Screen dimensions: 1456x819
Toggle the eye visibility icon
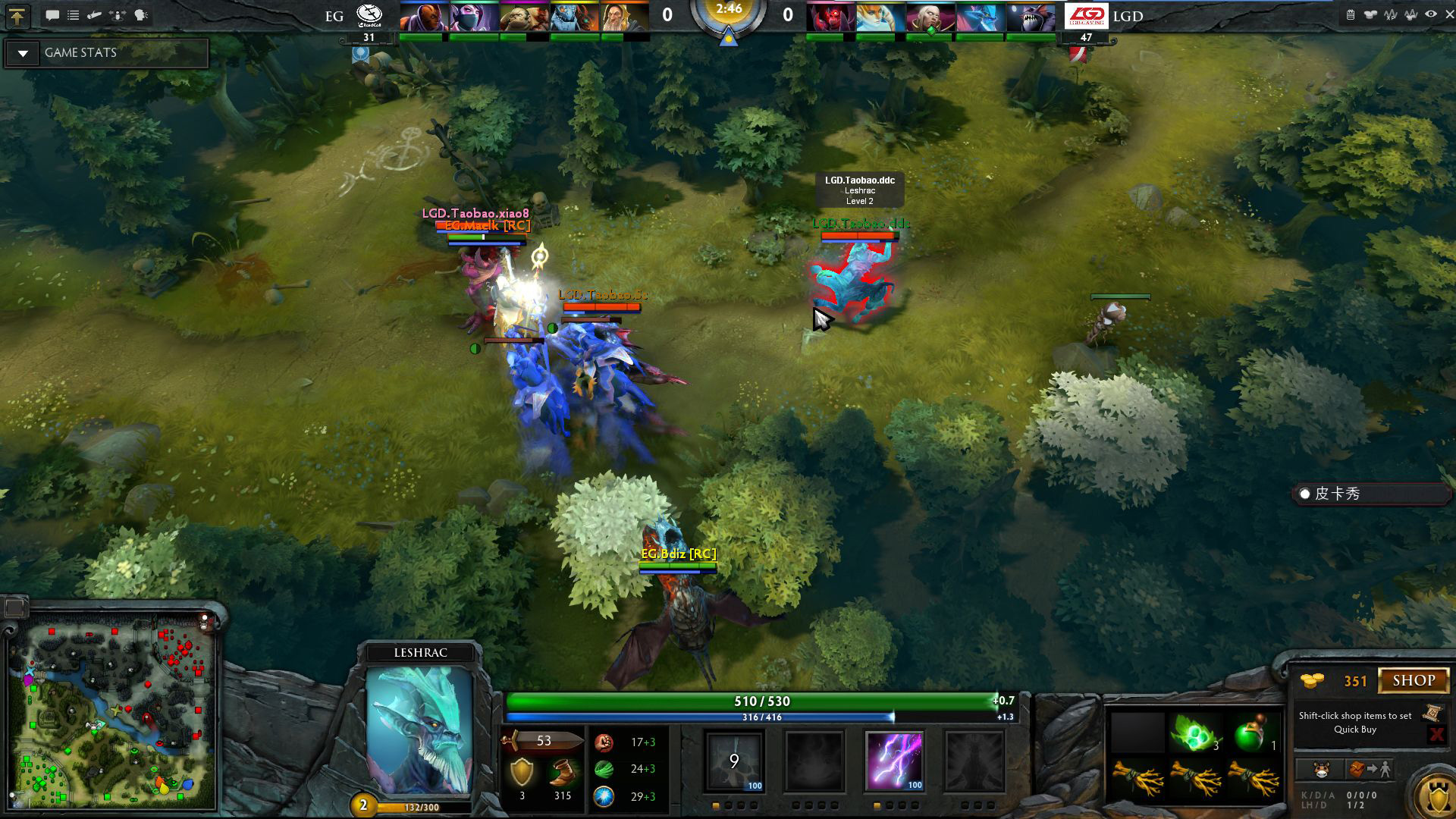[x=1430, y=14]
